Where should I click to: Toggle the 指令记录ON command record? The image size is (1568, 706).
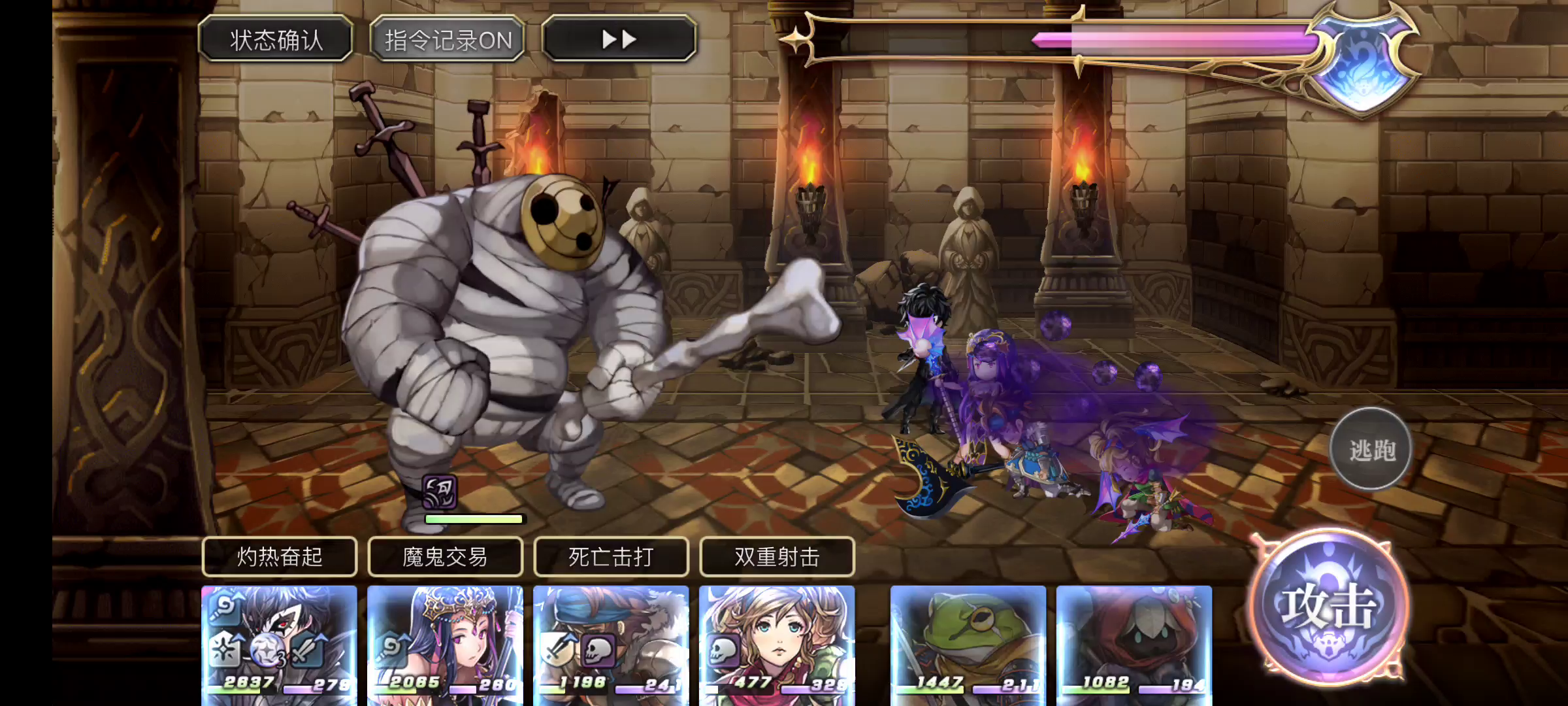click(448, 40)
